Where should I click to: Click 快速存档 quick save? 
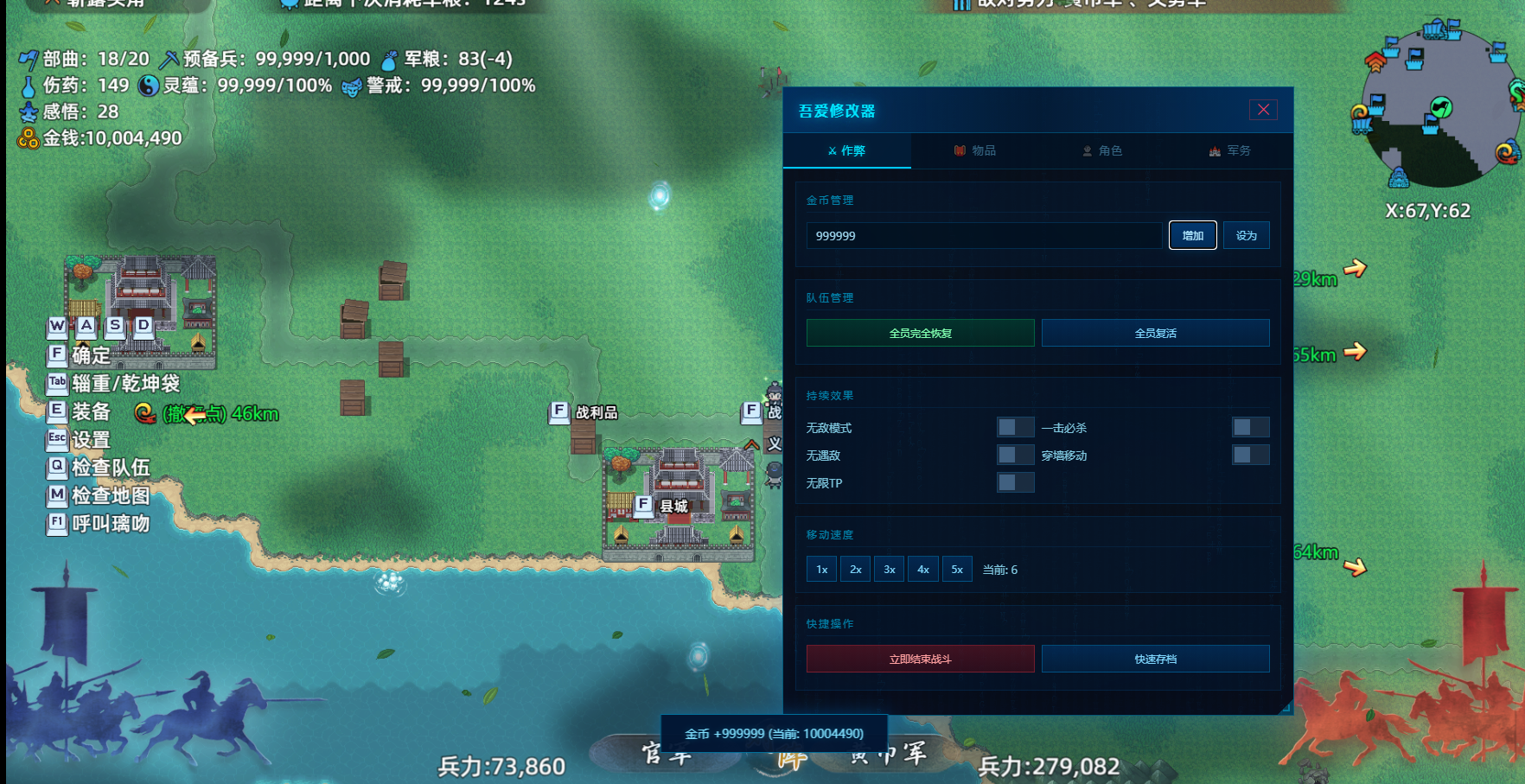point(1156,658)
